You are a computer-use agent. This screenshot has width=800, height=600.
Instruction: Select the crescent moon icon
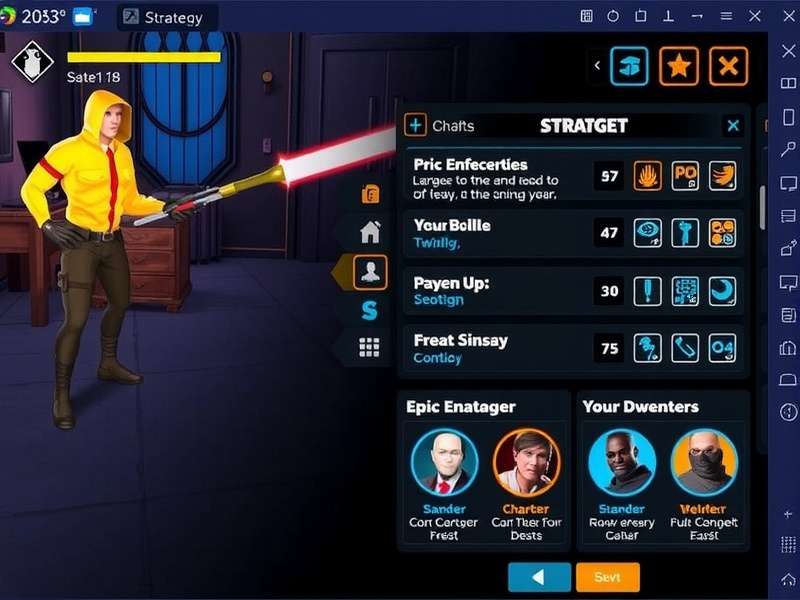722,291
